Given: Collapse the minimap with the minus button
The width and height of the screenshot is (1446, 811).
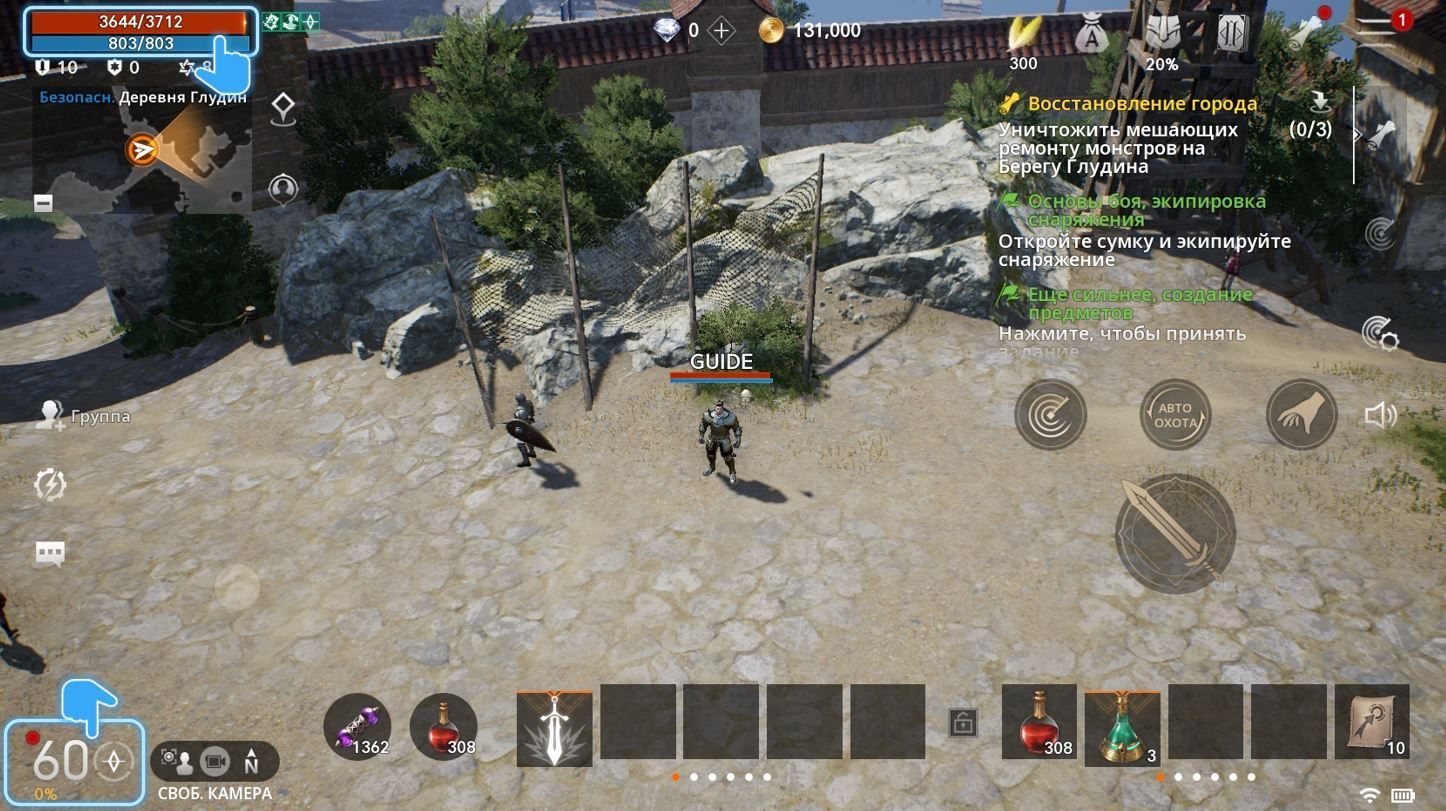Looking at the screenshot, I should coord(42,202).
